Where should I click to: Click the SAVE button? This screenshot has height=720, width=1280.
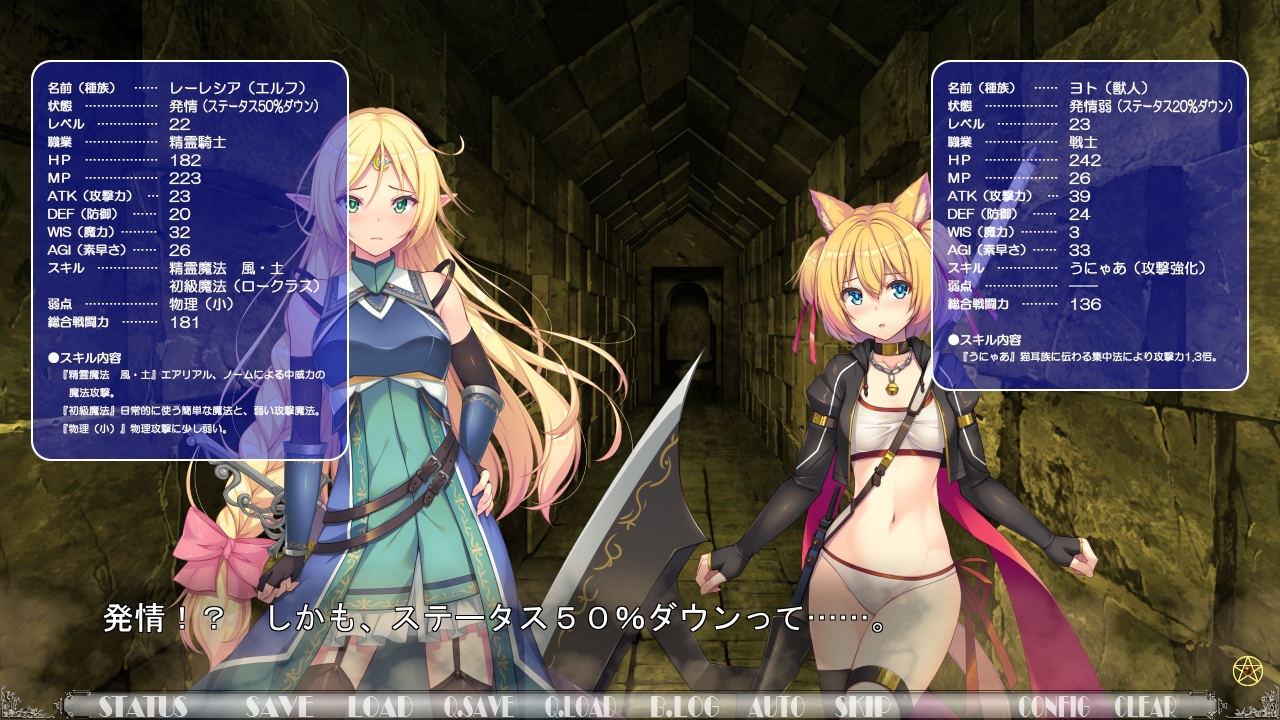click(279, 706)
